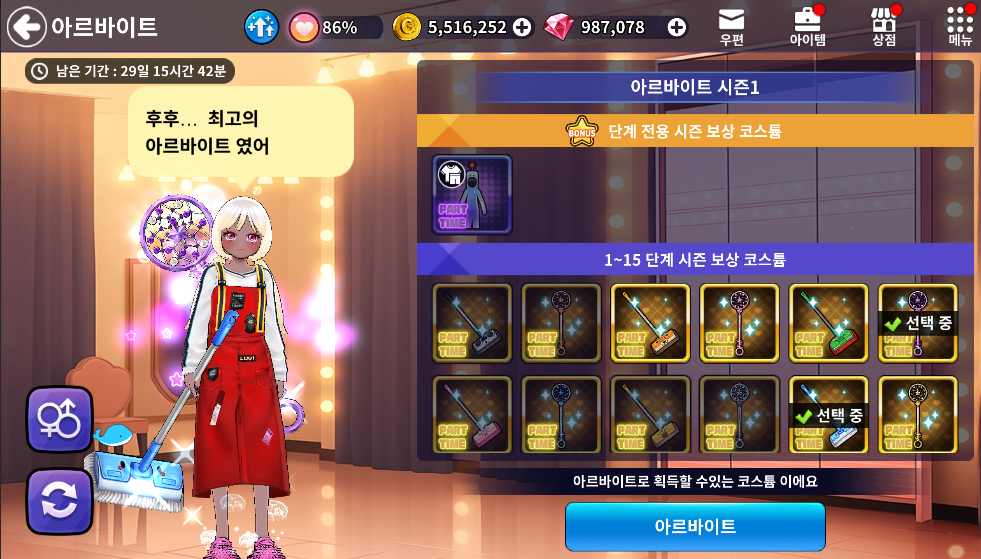
Task: Buy more red gems with the plus button
Action: click(x=677, y=27)
